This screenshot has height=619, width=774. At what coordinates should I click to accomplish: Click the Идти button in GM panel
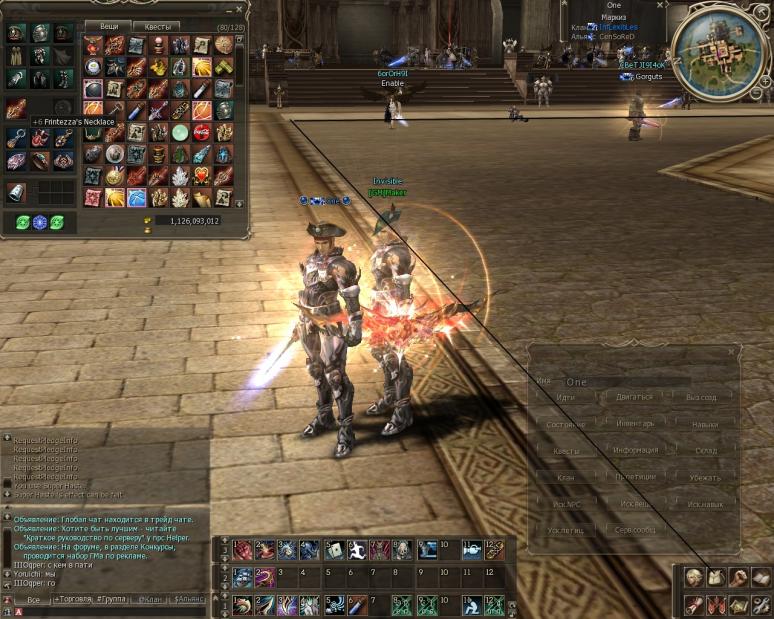click(x=566, y=397)
